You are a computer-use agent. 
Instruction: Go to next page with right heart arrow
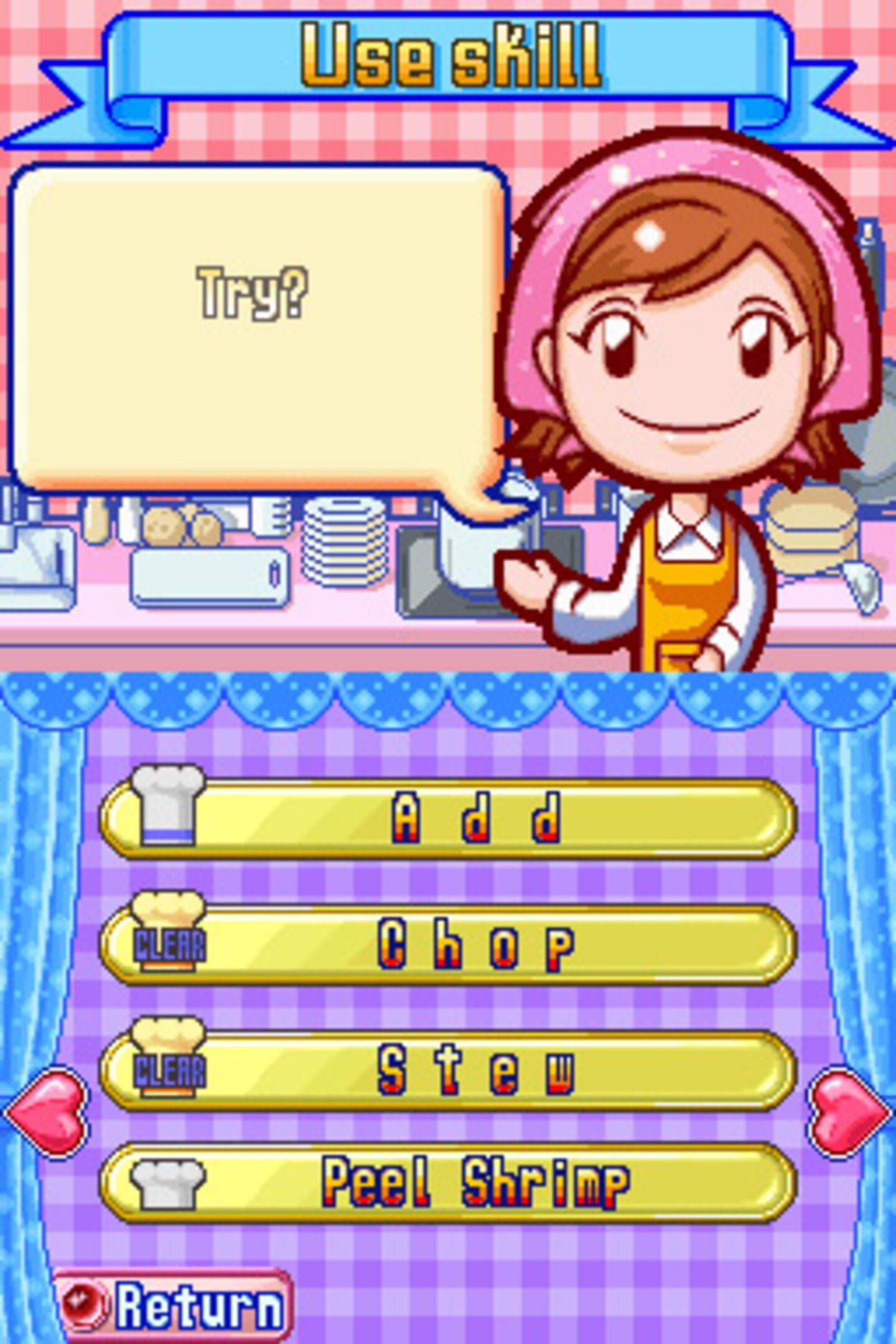click(849, 1111)
